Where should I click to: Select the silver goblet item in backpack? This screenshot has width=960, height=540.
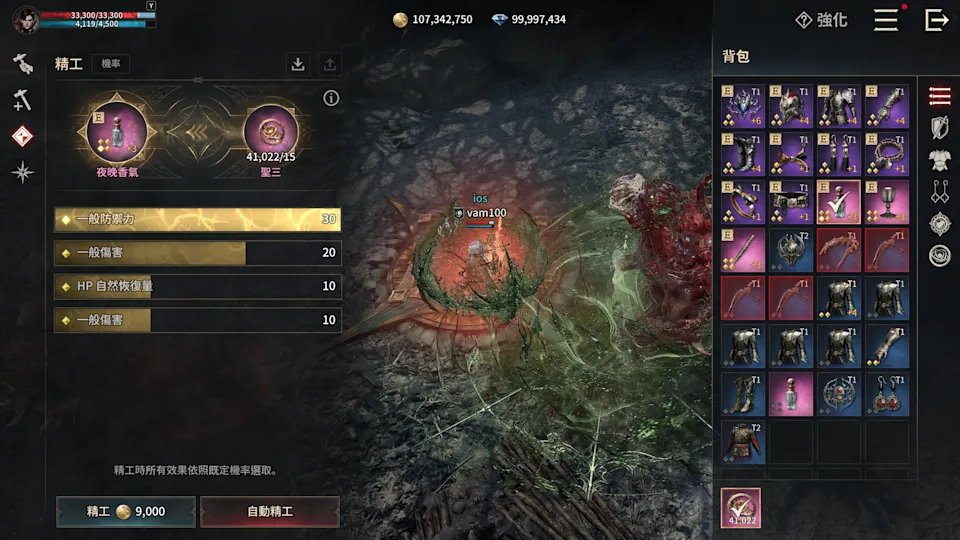coord(887,202)
